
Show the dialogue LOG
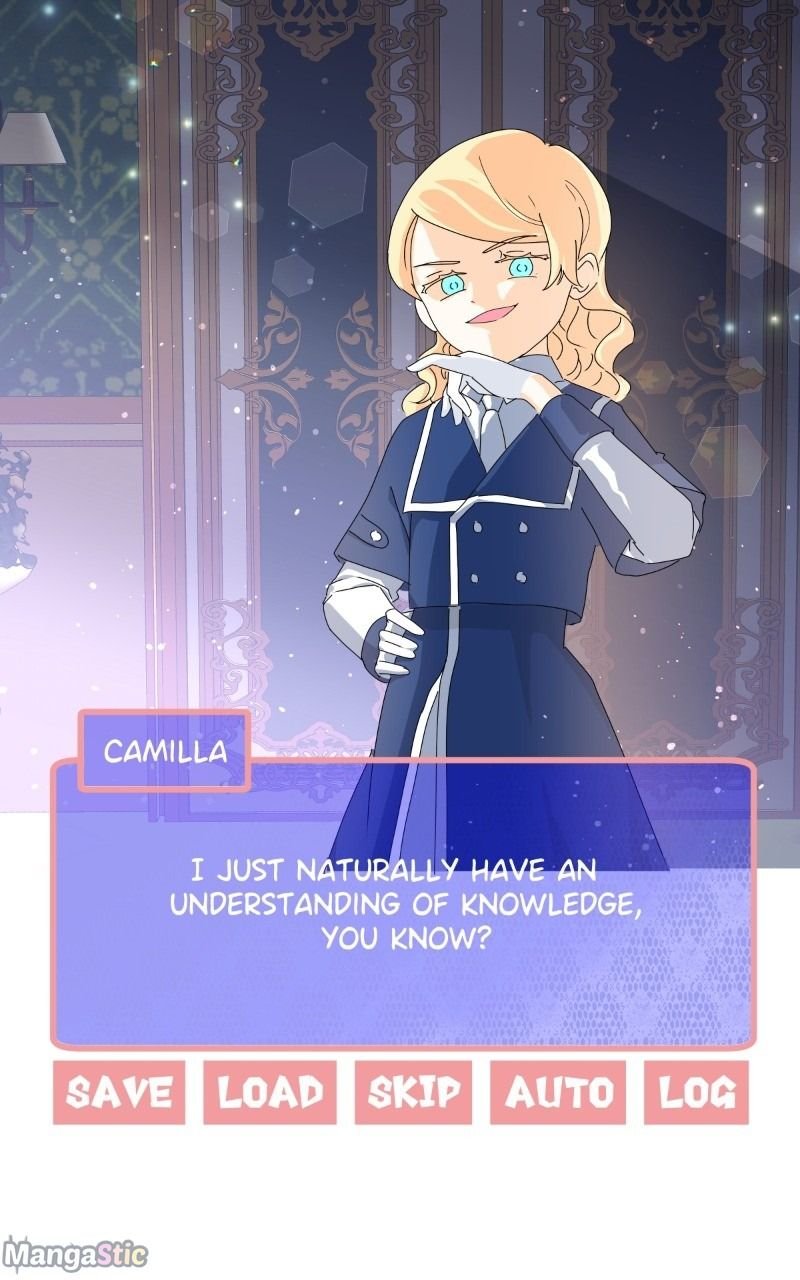pos(696,1092)
